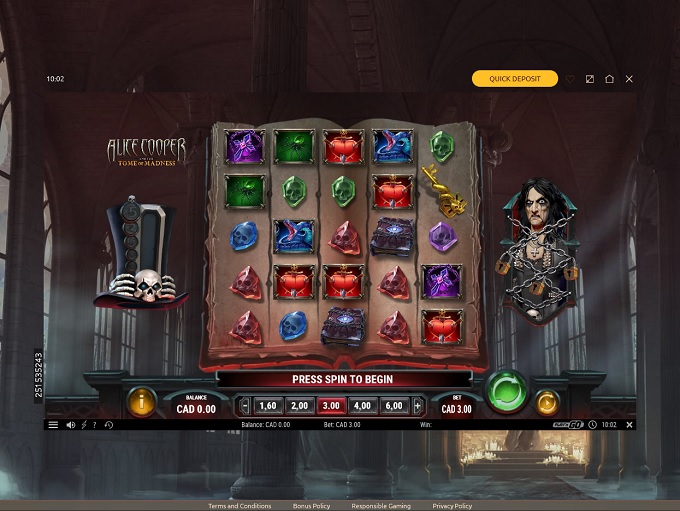The width and height of the screenshot is (680, 511).
Task: Open the hamburger menu in bottom bar
Action: coord(53,425)
